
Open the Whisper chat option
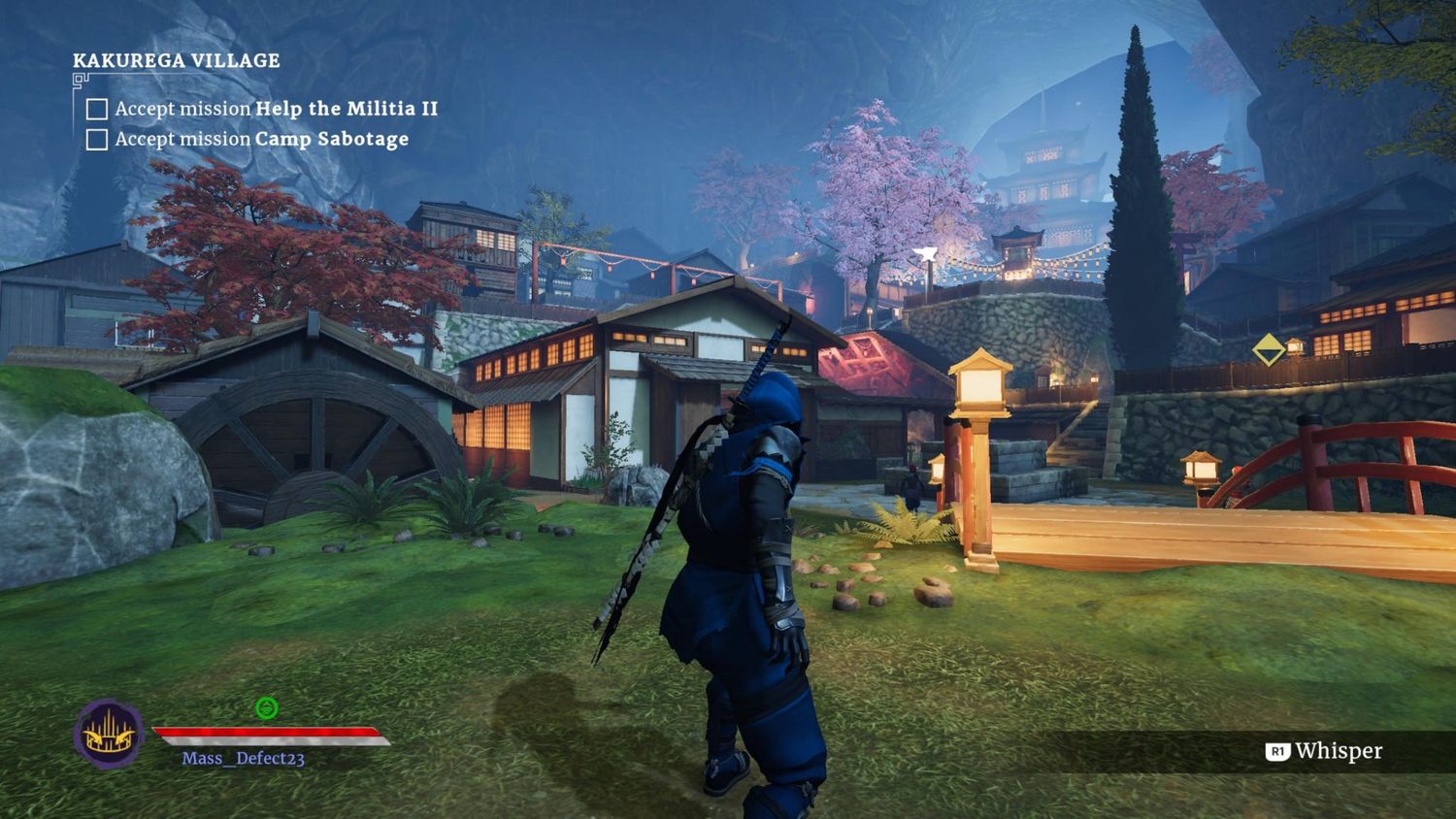click(1325, 751)
